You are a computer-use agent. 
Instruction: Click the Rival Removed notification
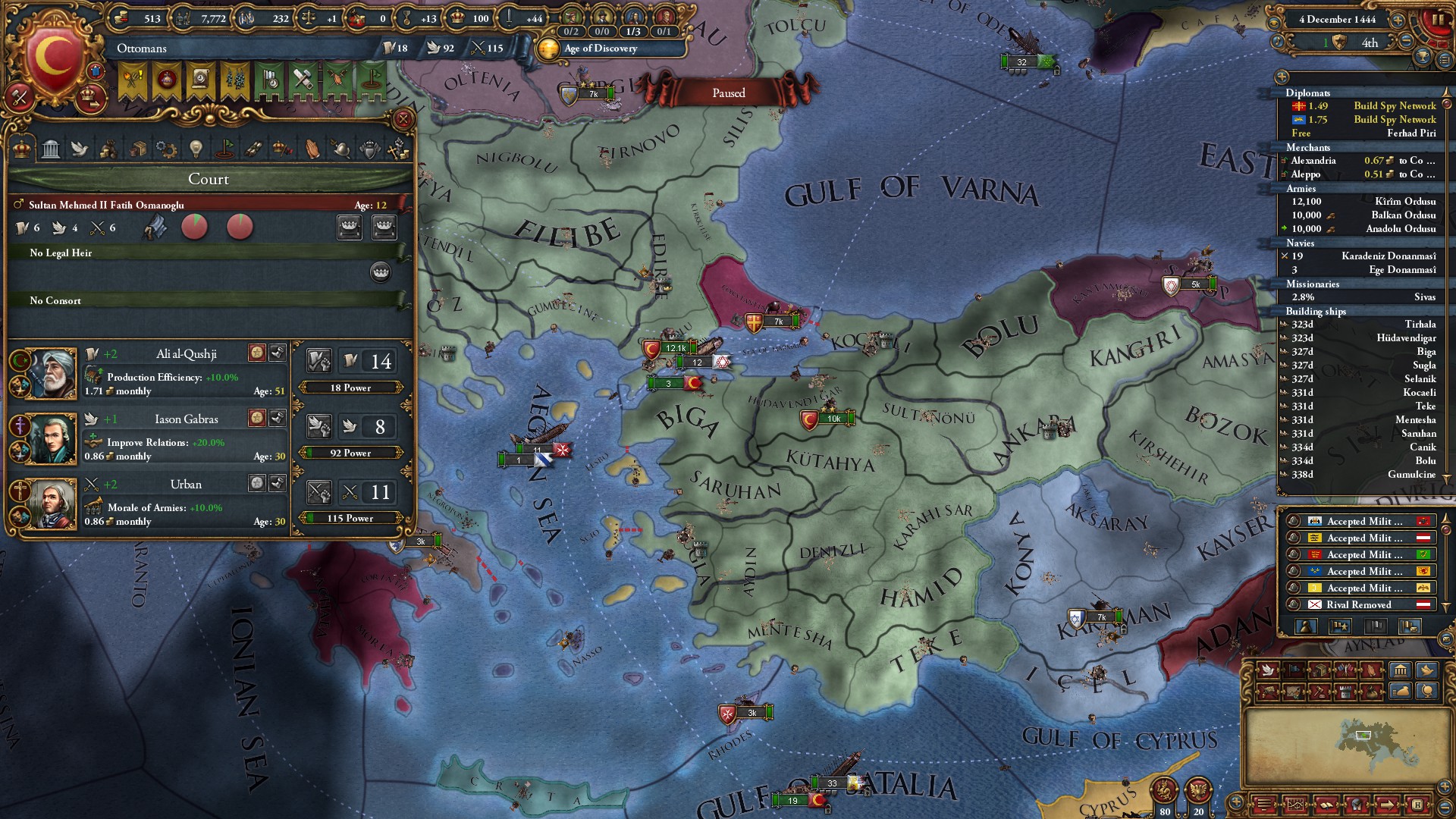[x=1358, y=605]
